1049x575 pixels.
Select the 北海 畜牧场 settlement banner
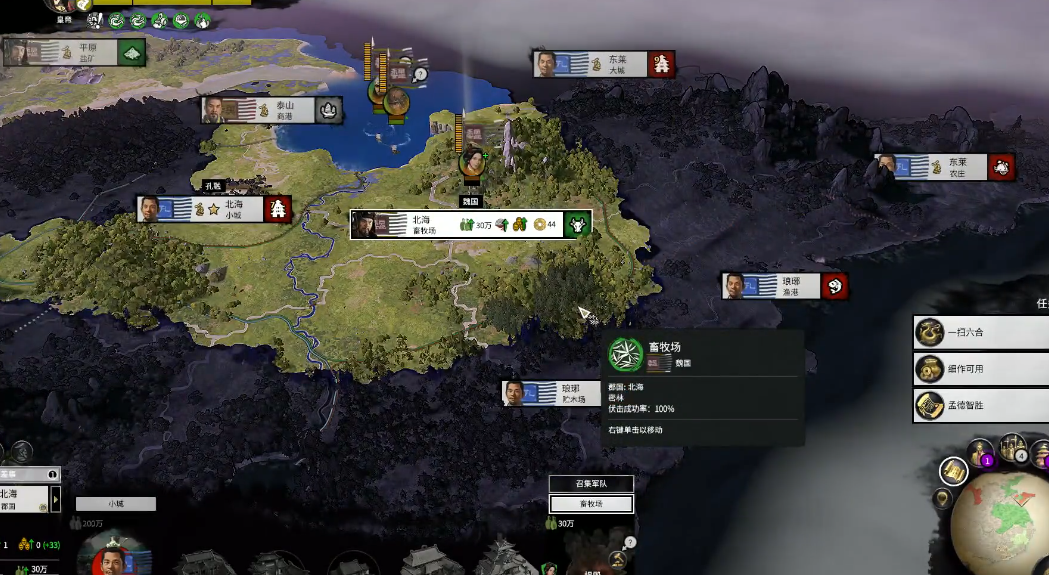(x=470, y=224)
